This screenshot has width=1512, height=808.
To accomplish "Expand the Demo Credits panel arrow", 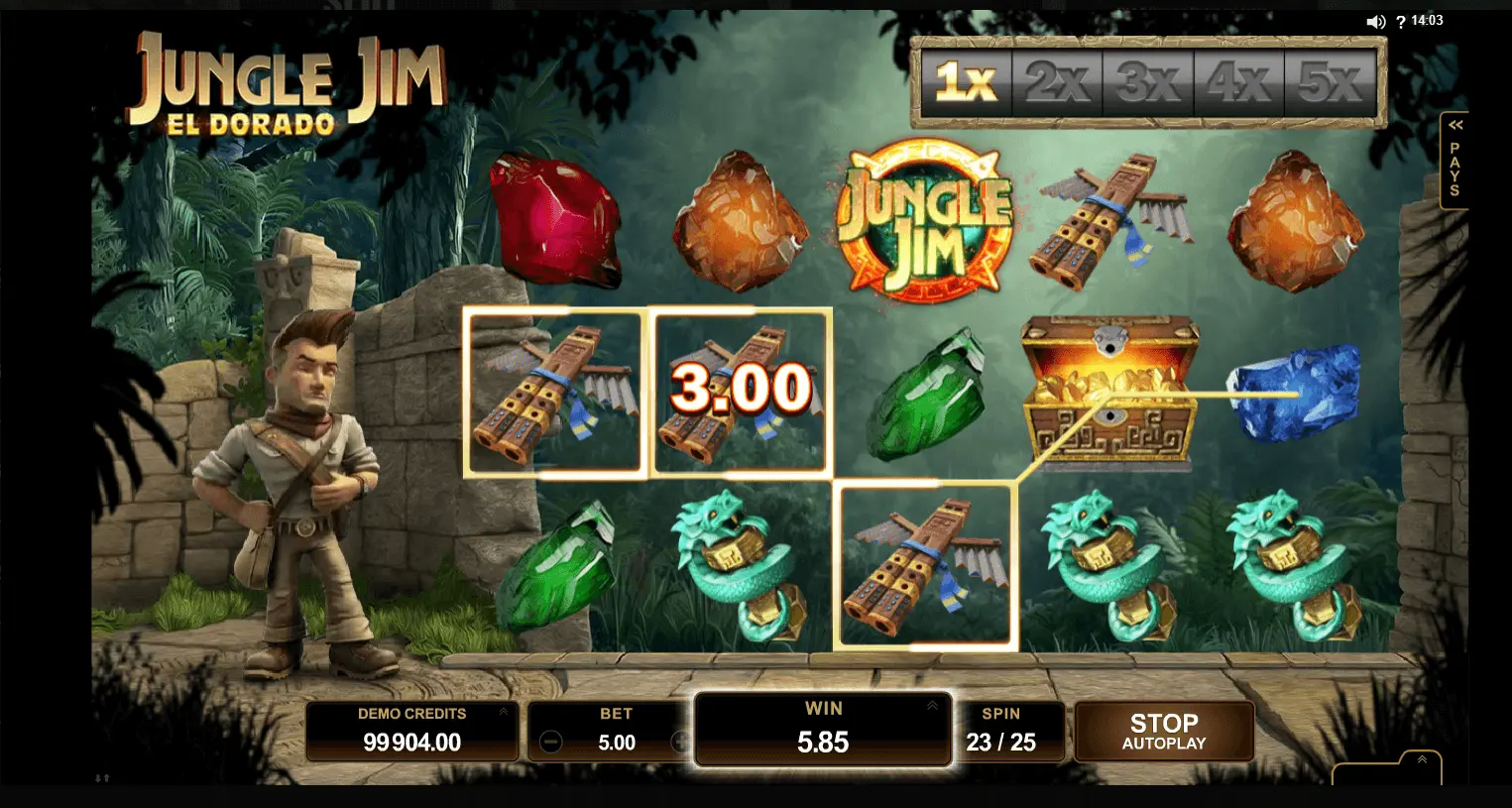I will (503, 712).
